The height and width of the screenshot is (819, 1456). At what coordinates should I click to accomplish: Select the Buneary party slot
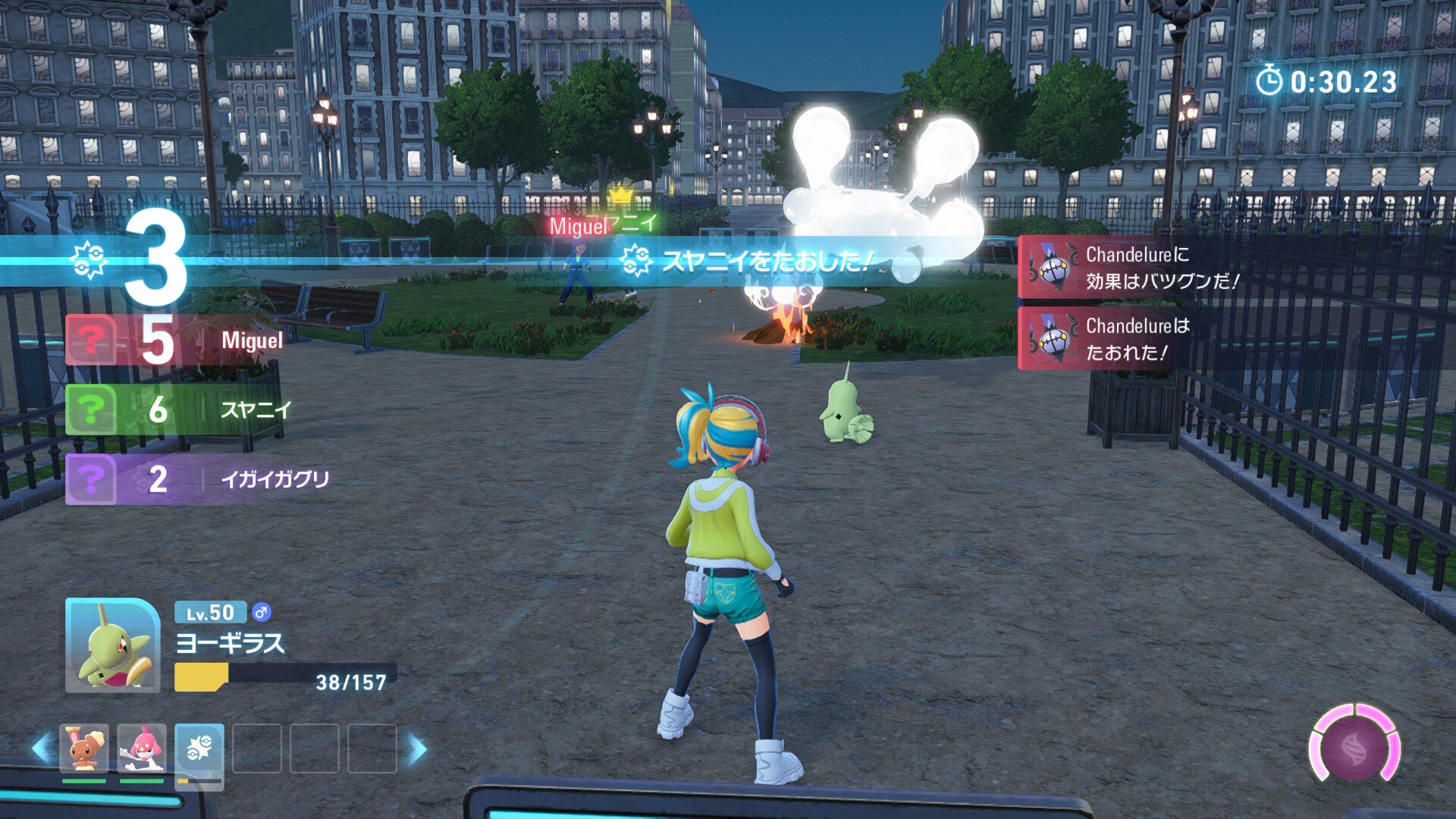[84, 748]
